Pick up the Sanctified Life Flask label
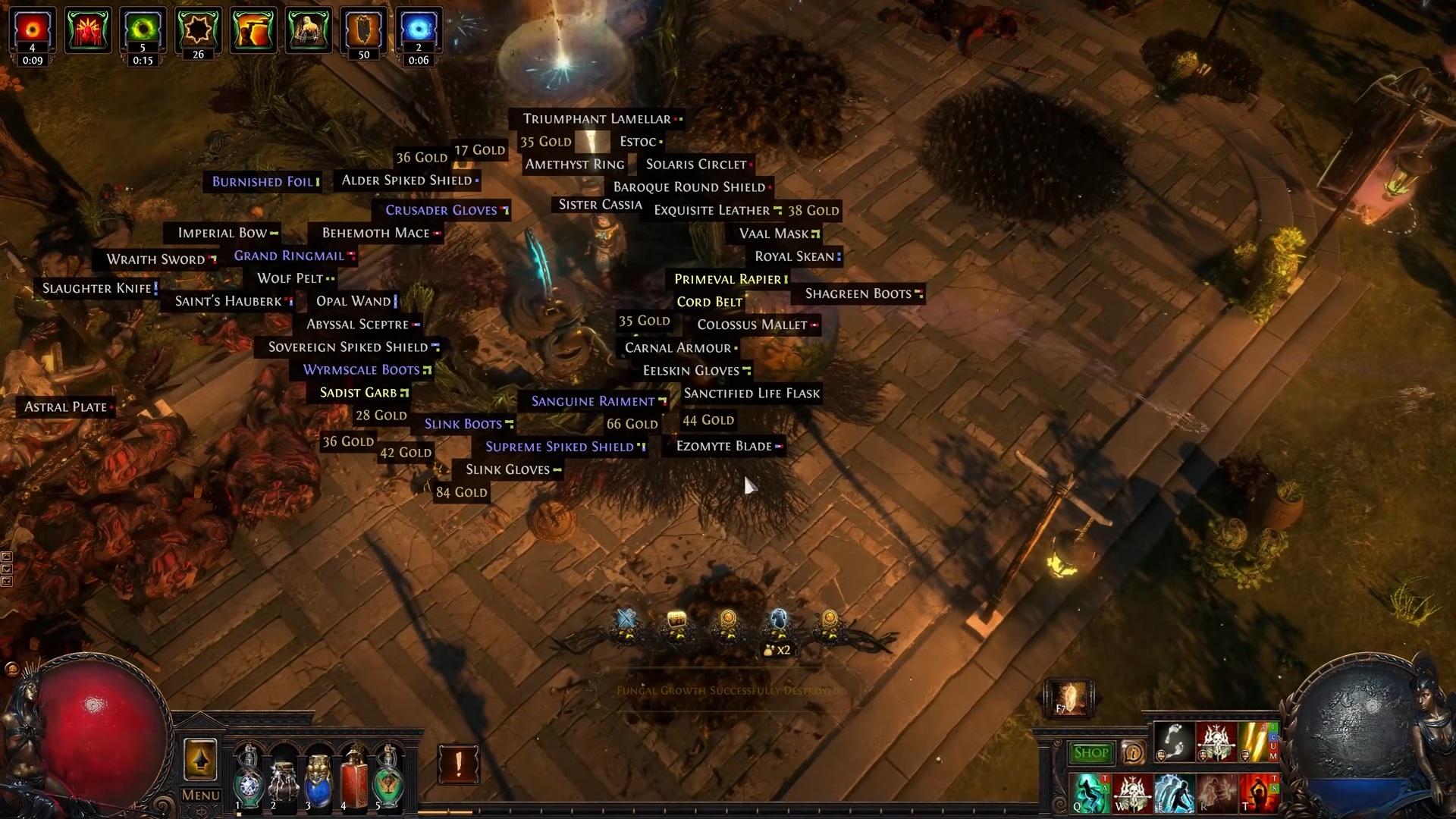Screen dimensions: 1456x819 (x=752, y=394)
